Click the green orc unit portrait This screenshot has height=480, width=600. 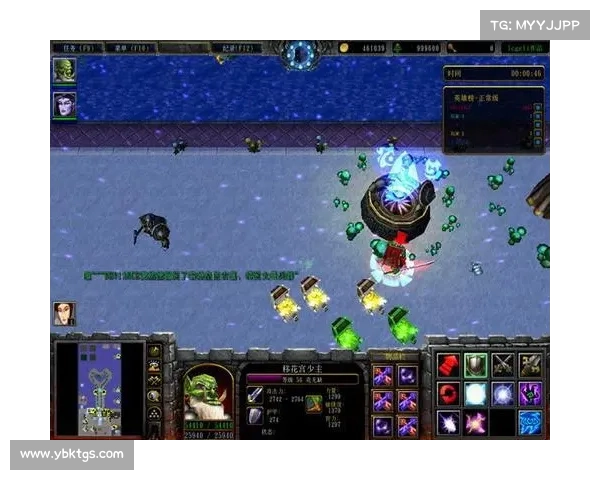click(206, 390)
